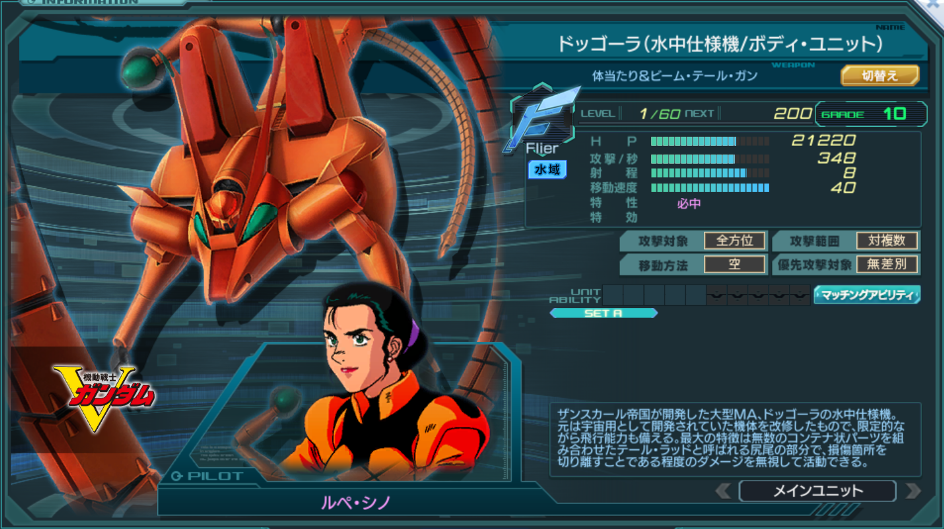Click the 切替え weapon switch button
Image resolution: width=944 pixels, height=529 pixels.
coord(879,75)
